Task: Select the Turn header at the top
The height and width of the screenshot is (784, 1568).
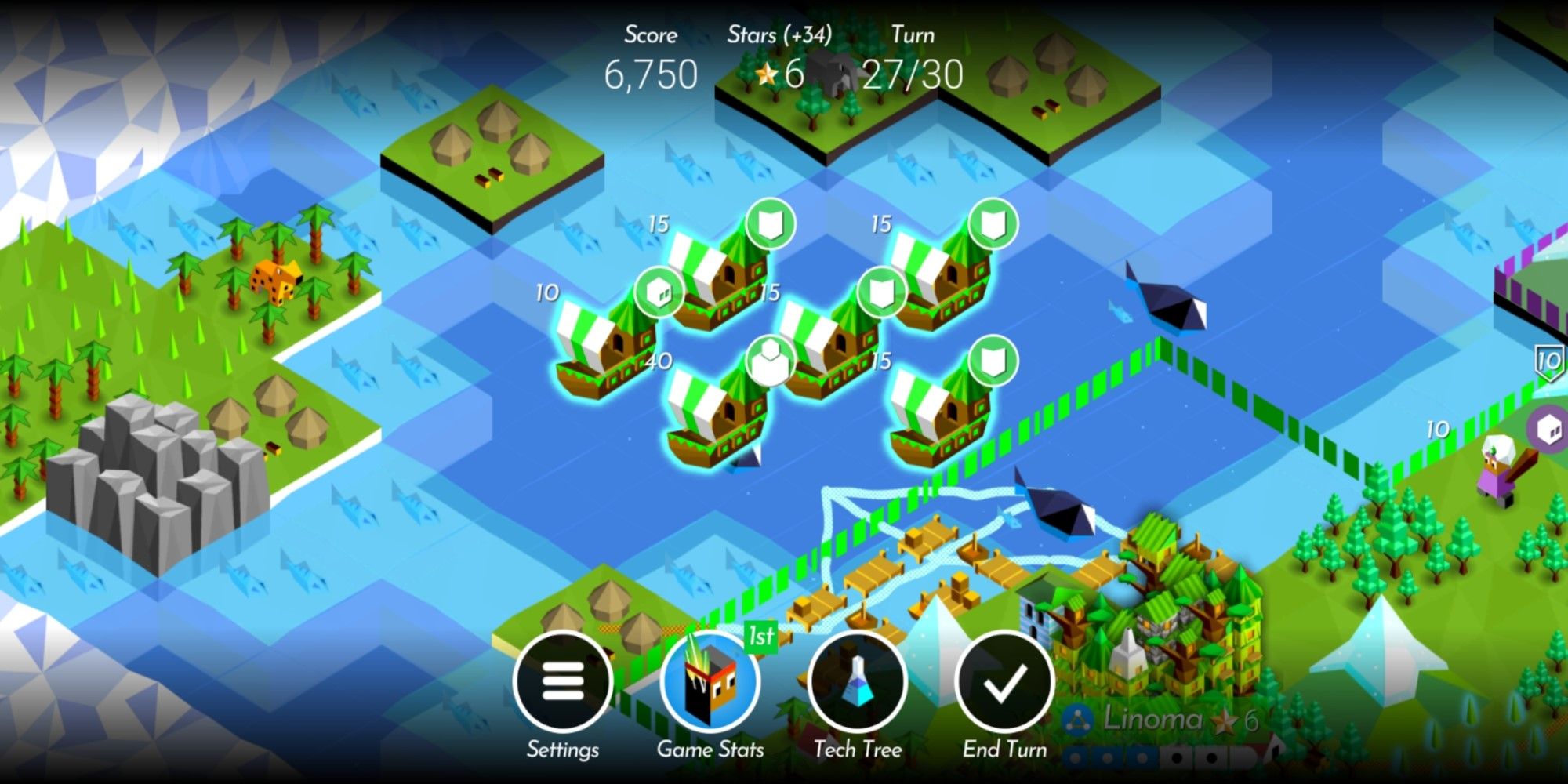Action: tap(913, 34)
